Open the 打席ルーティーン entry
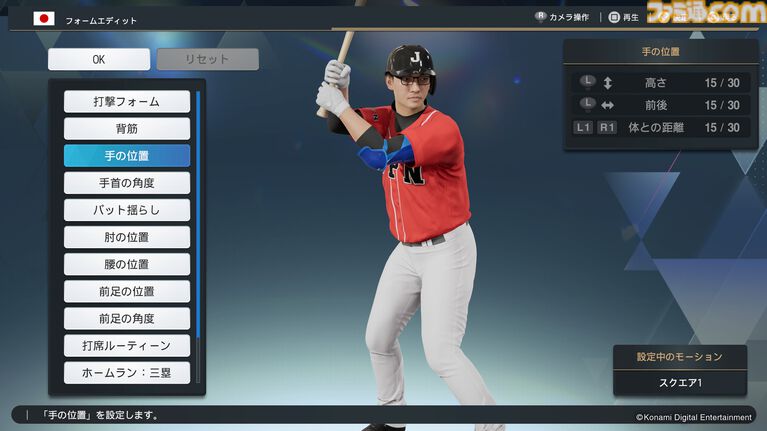The image size is (767, 431). coord(127,345)
